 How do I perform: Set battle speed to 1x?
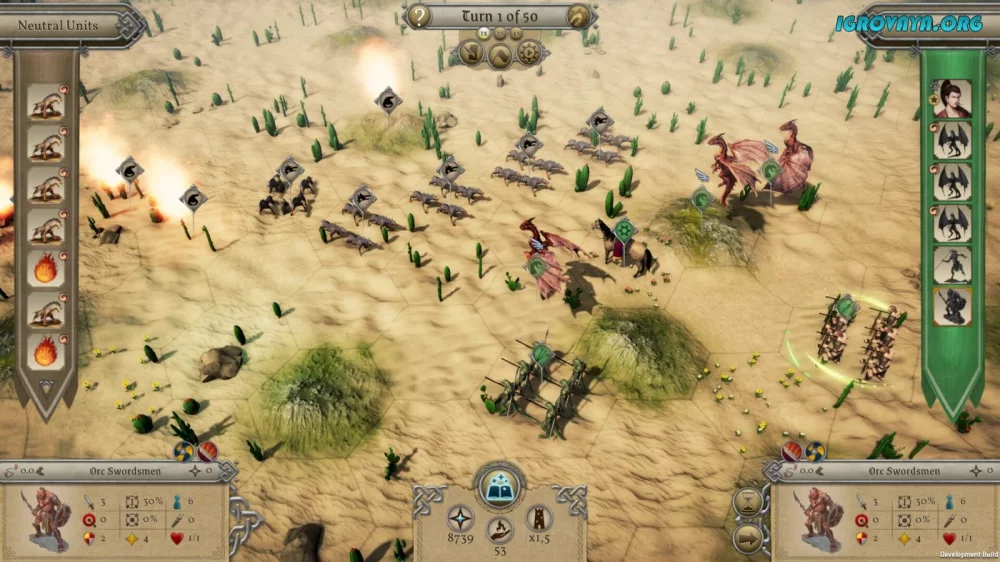(484, 33)
